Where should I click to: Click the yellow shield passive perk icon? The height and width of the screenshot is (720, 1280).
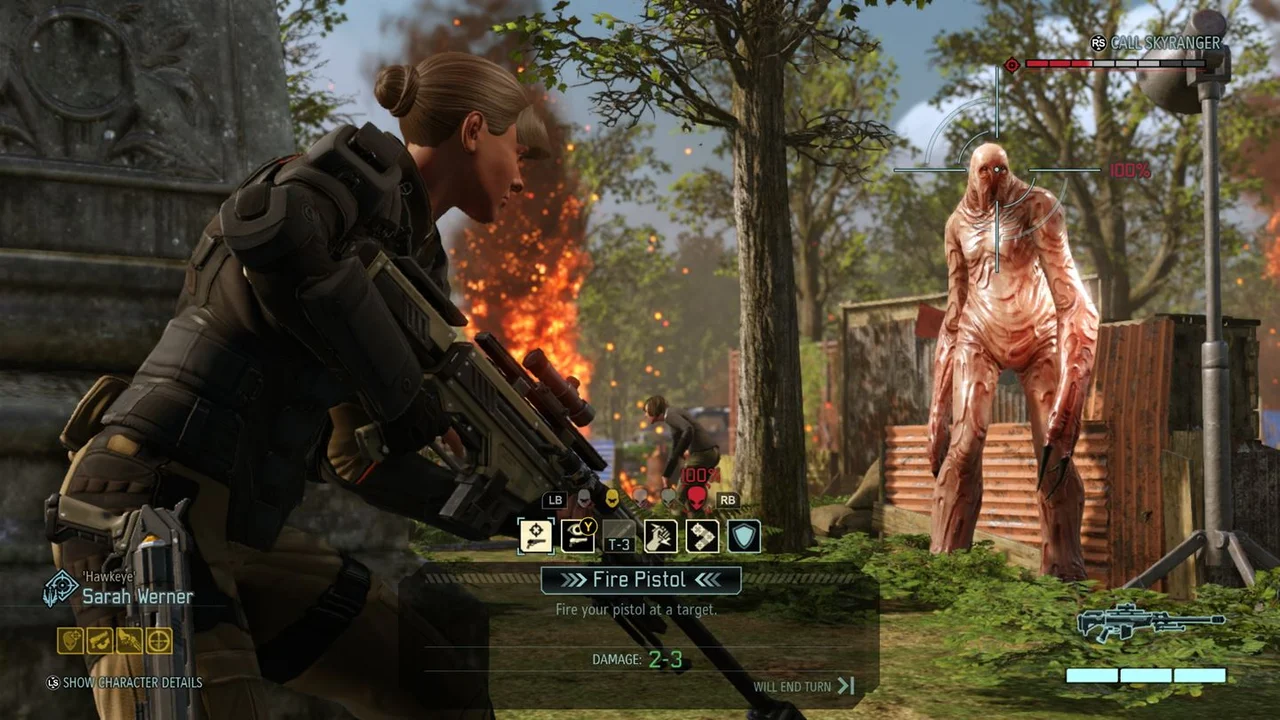pos(68,640)
